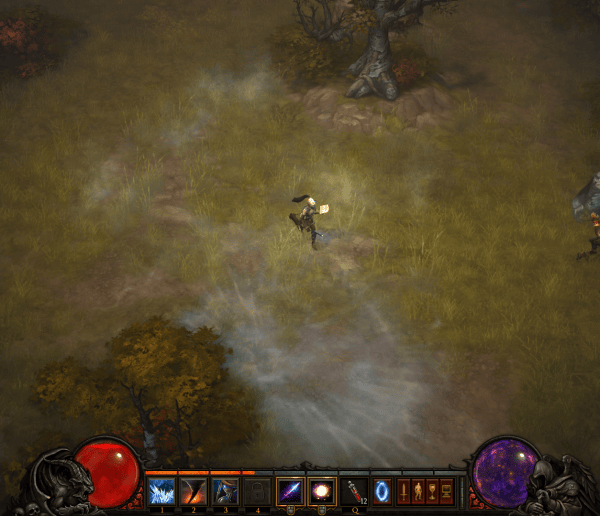The width and height of the screenshot is (600, 516).
Task: Open the blue town portal
Action: 383,491
